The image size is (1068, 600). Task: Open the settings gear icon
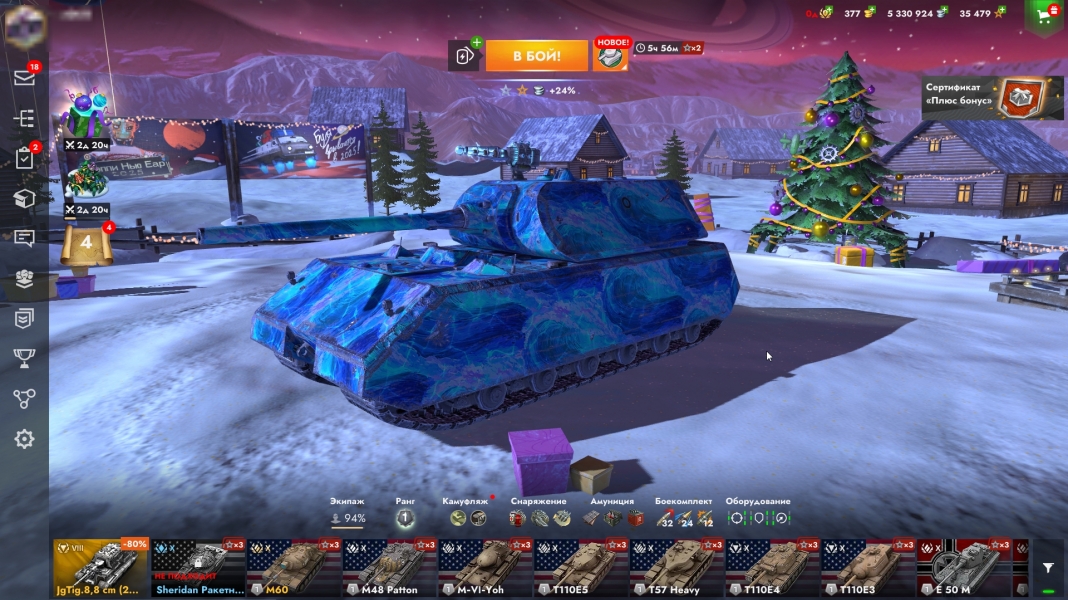click(24, 439)
